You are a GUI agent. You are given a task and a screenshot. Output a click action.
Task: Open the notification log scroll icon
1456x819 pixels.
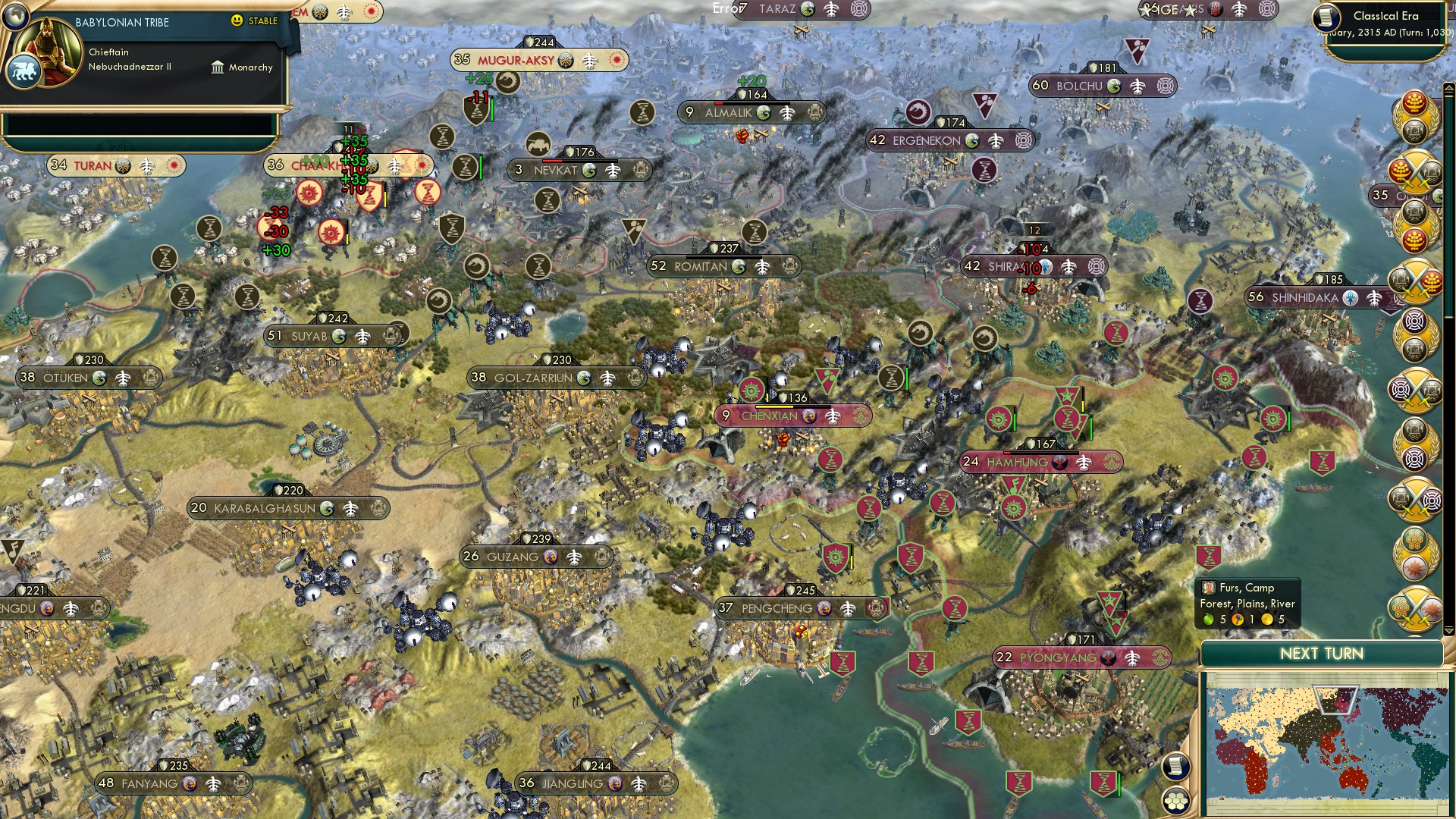(x=1174, y=767)
